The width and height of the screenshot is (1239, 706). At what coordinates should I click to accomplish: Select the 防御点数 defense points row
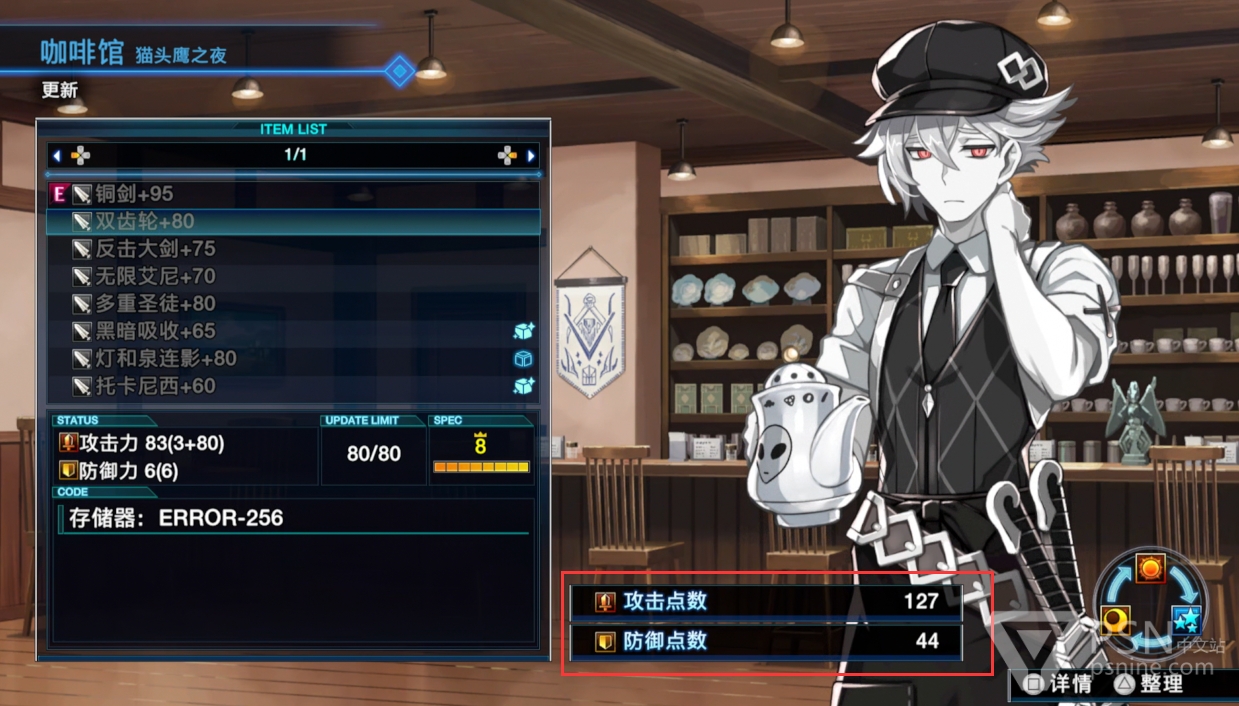click(766, 641)
